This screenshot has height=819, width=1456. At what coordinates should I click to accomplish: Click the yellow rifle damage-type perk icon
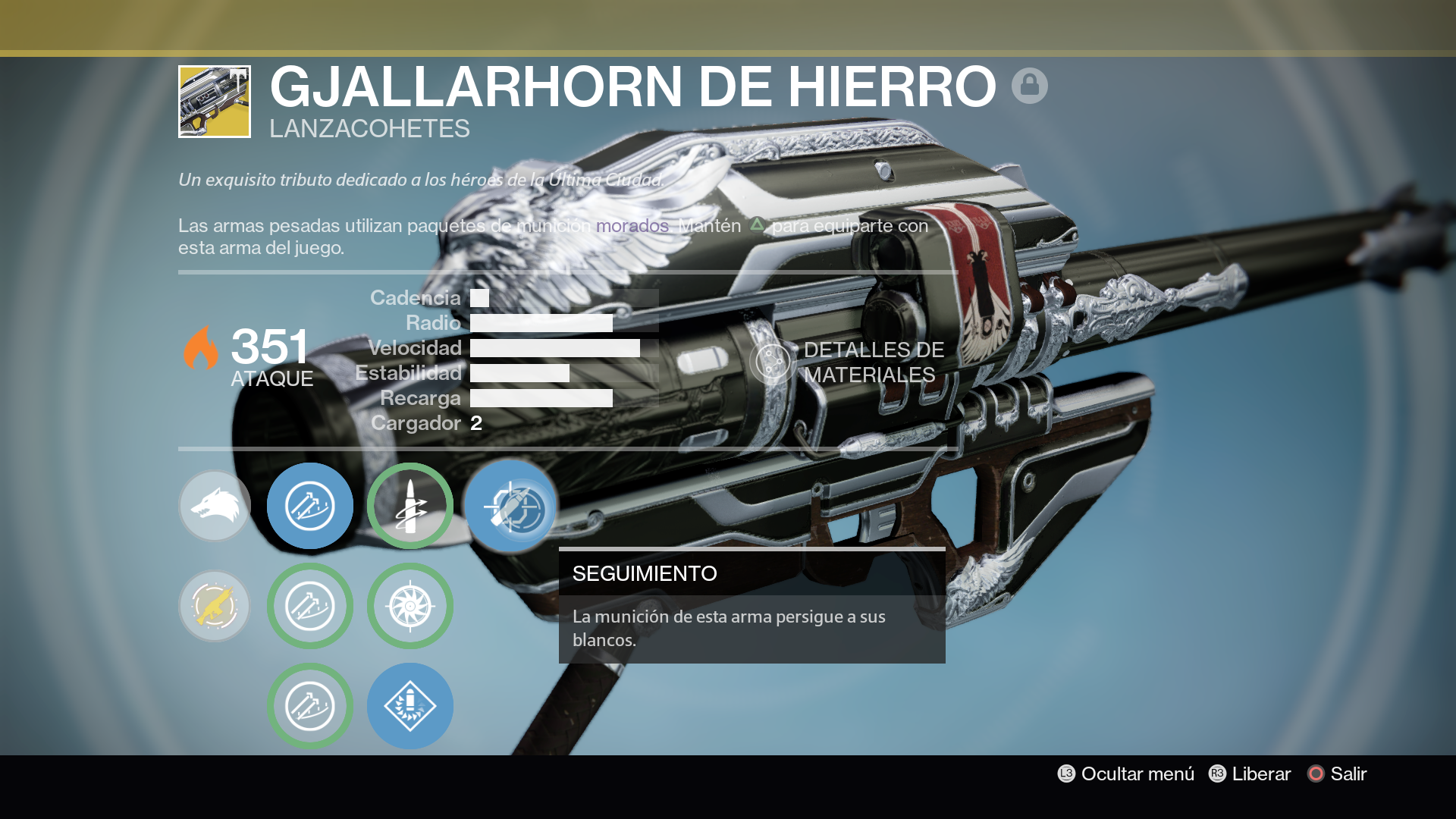click(x=215, y=606)
